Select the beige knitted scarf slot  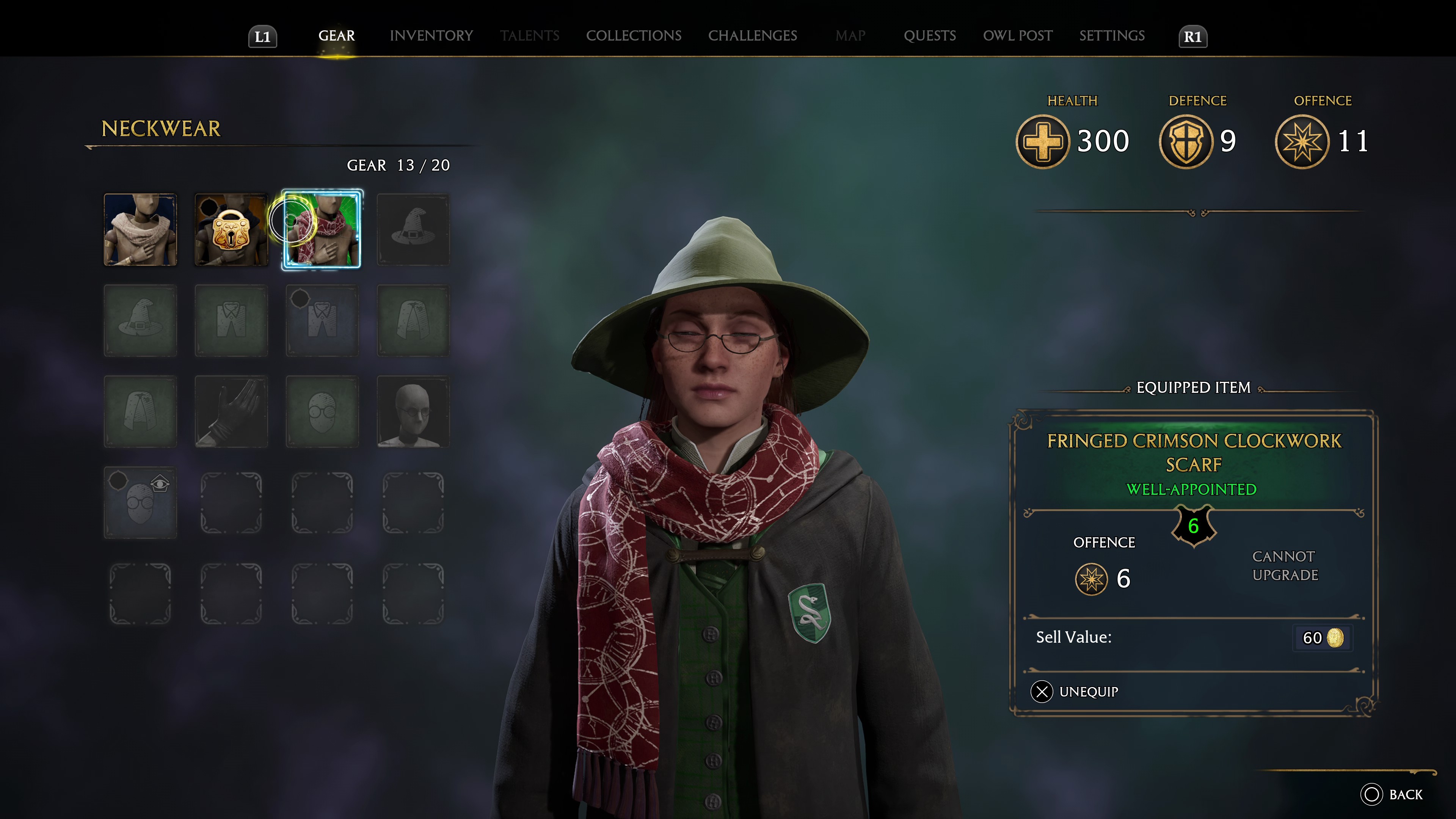(140, 229)
